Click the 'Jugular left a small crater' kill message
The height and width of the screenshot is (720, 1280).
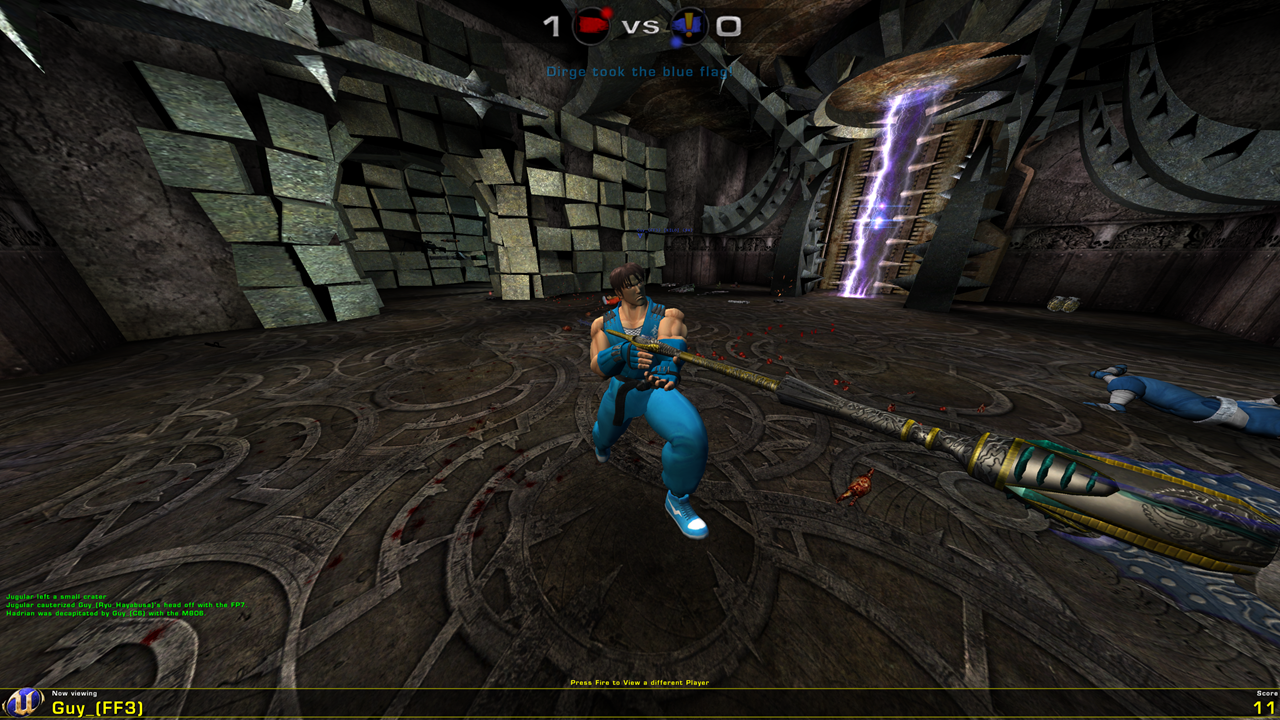pyautogui.click(x=57, y=597)
